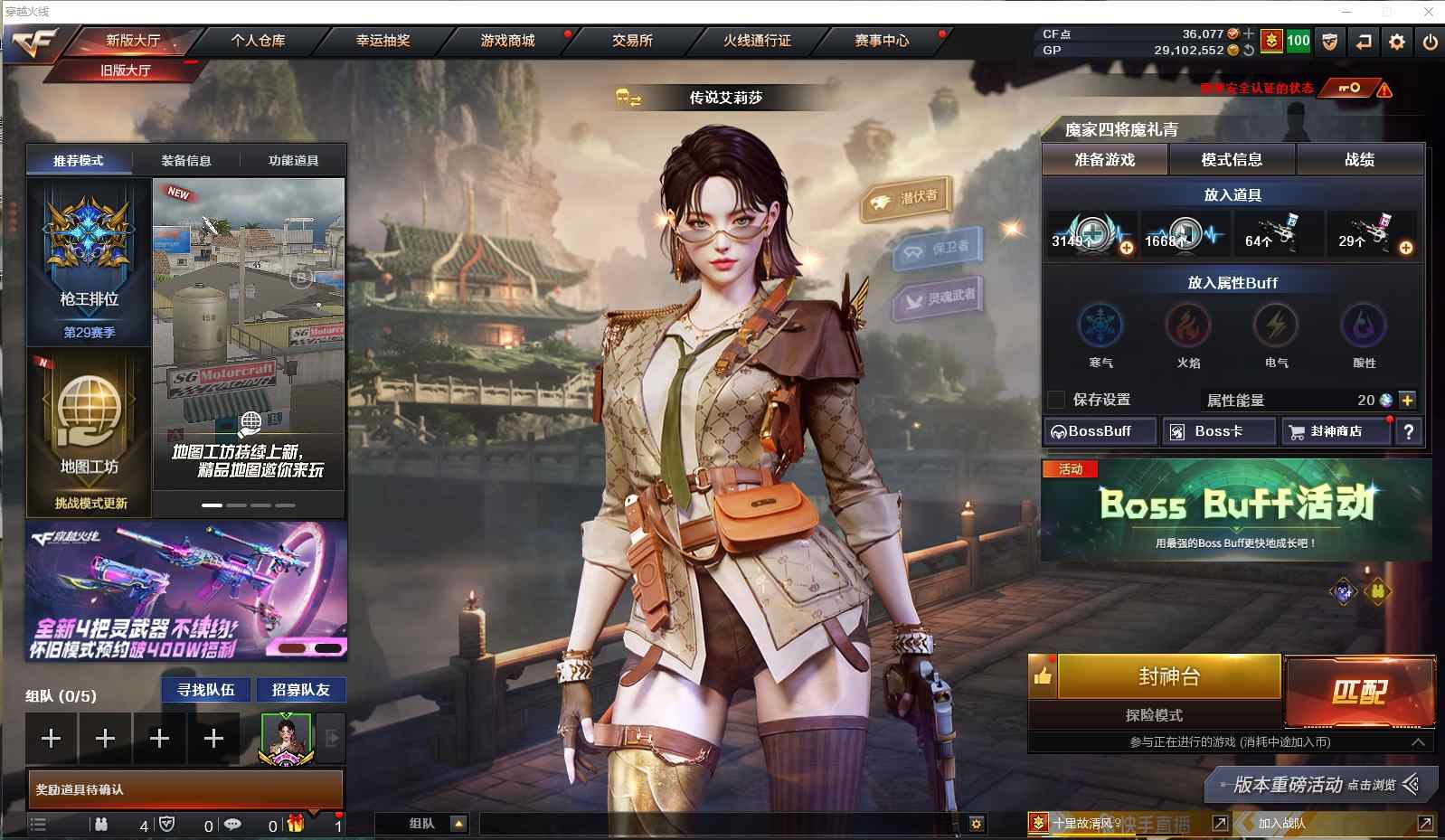Open the 游戏商城 game shop
This screenshot has height=840, width=1445.
tap(507, 41)
